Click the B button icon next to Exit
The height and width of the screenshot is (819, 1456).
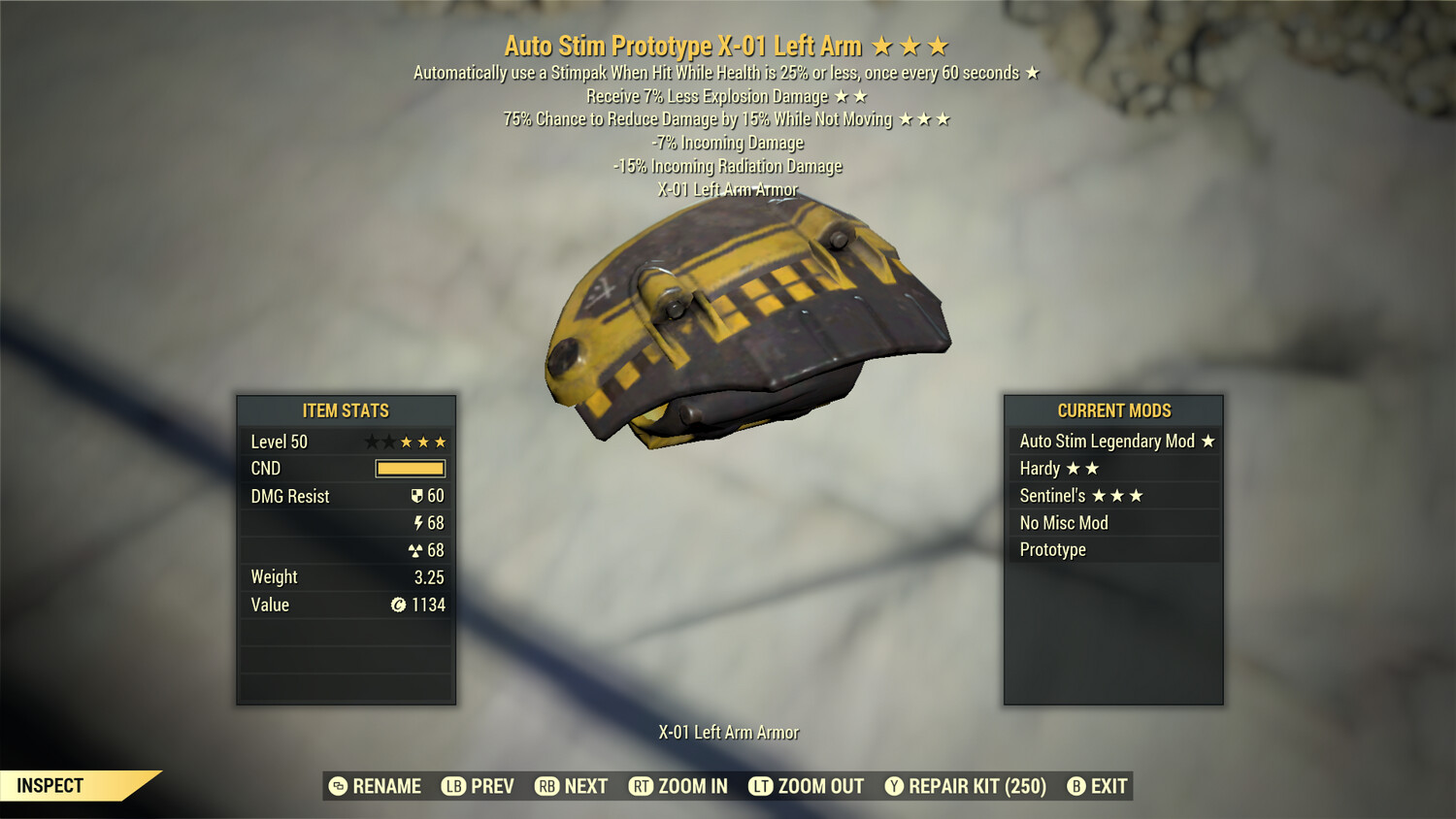click(1077, 786)
